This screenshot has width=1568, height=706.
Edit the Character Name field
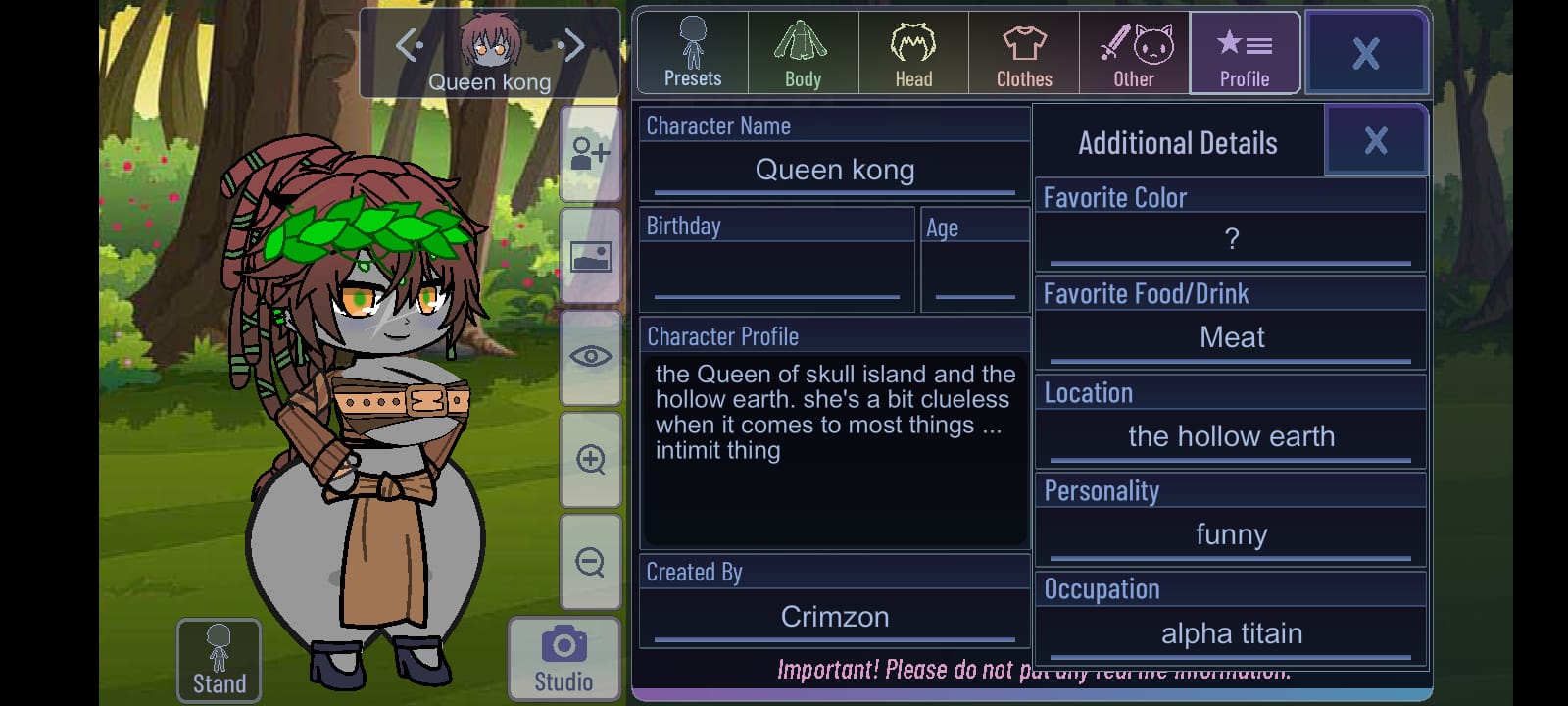click(x=834, y=171)
